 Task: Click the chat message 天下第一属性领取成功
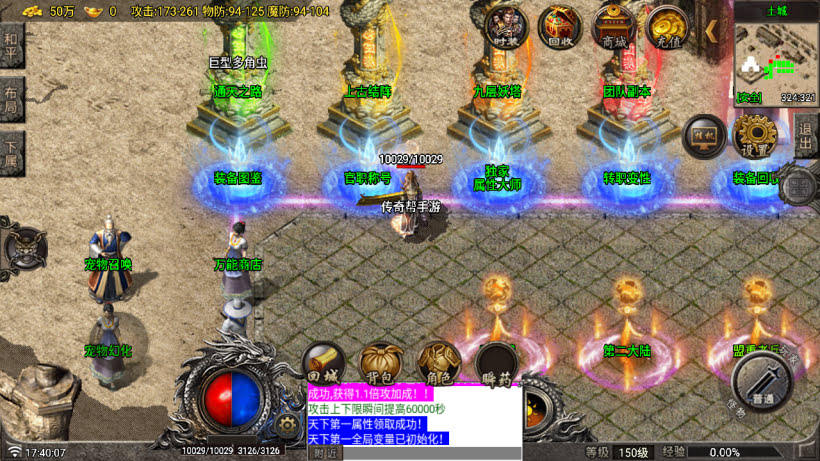coord(367,424)
